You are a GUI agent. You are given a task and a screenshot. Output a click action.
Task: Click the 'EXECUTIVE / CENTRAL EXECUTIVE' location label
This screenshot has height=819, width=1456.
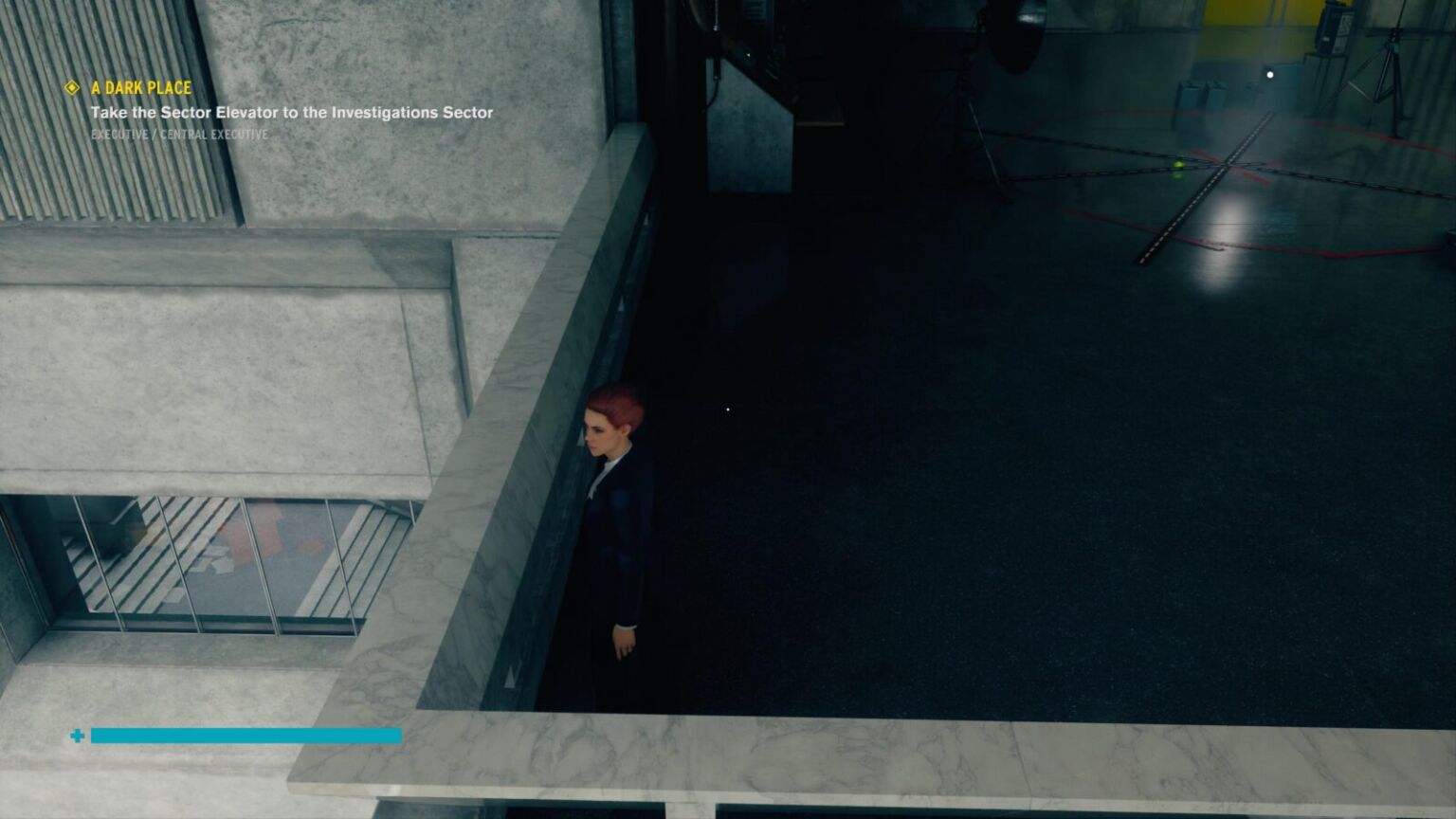point(178,134)
